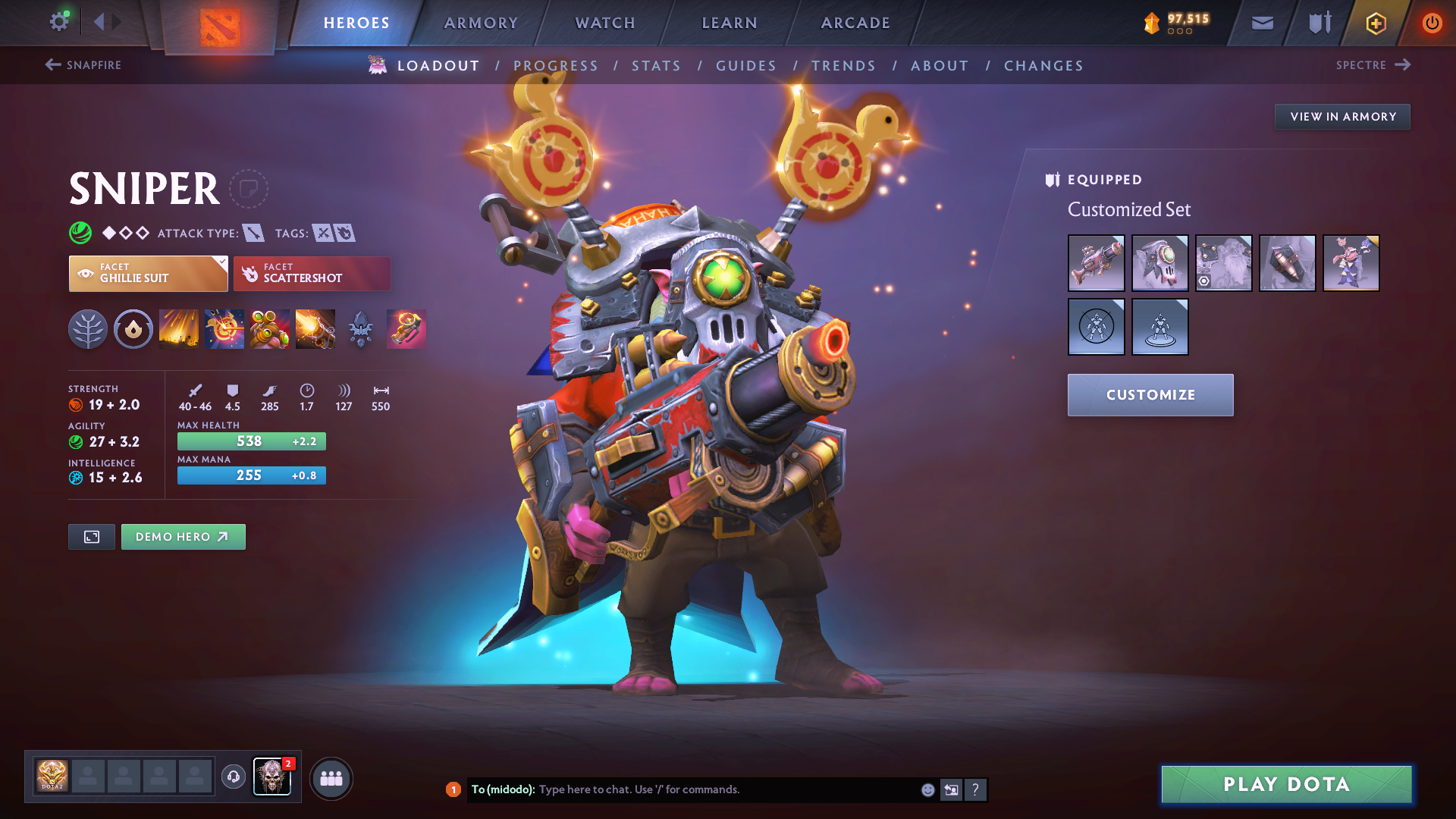View the hero Trends page

[843, 66]
